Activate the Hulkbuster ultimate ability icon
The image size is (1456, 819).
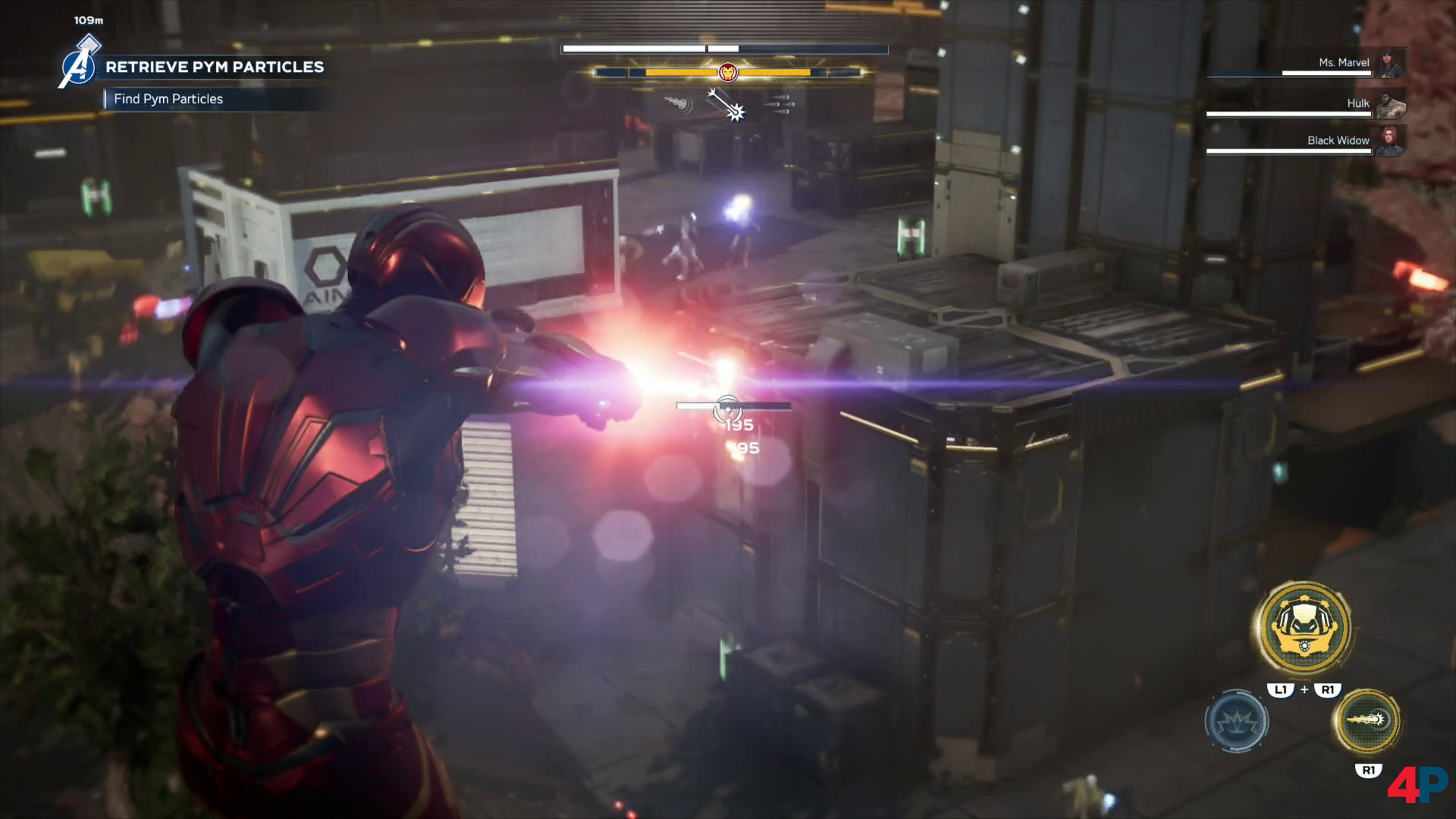pos(1304,627)
